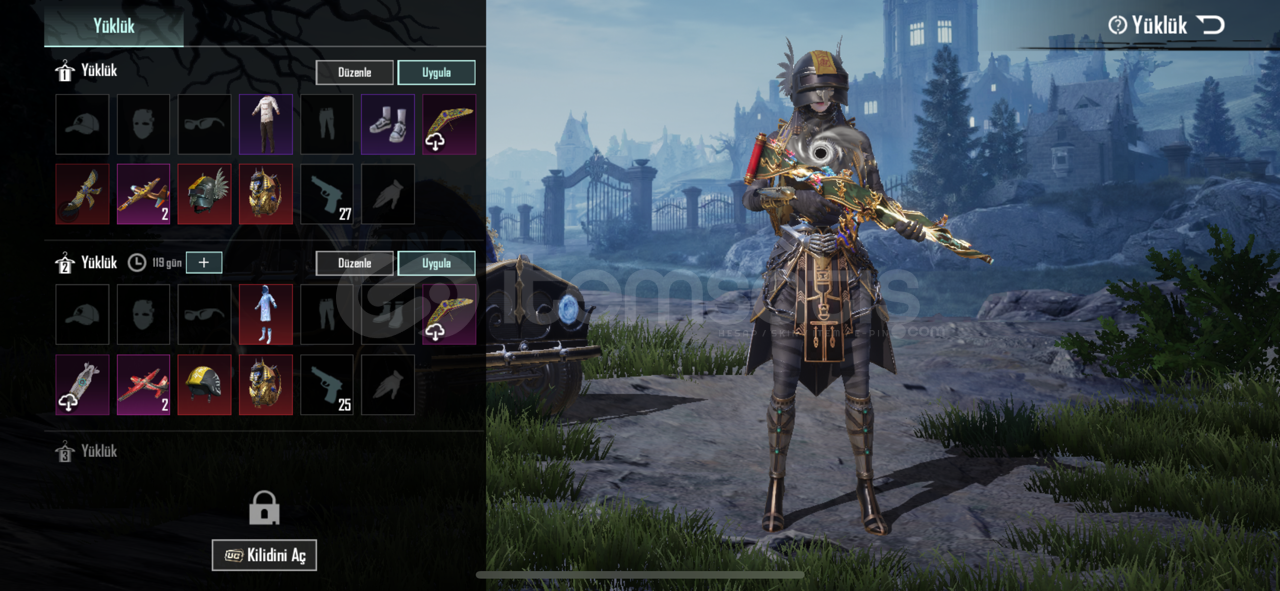Choose the grey wrapped item with download icon

[x=82, y=384]
